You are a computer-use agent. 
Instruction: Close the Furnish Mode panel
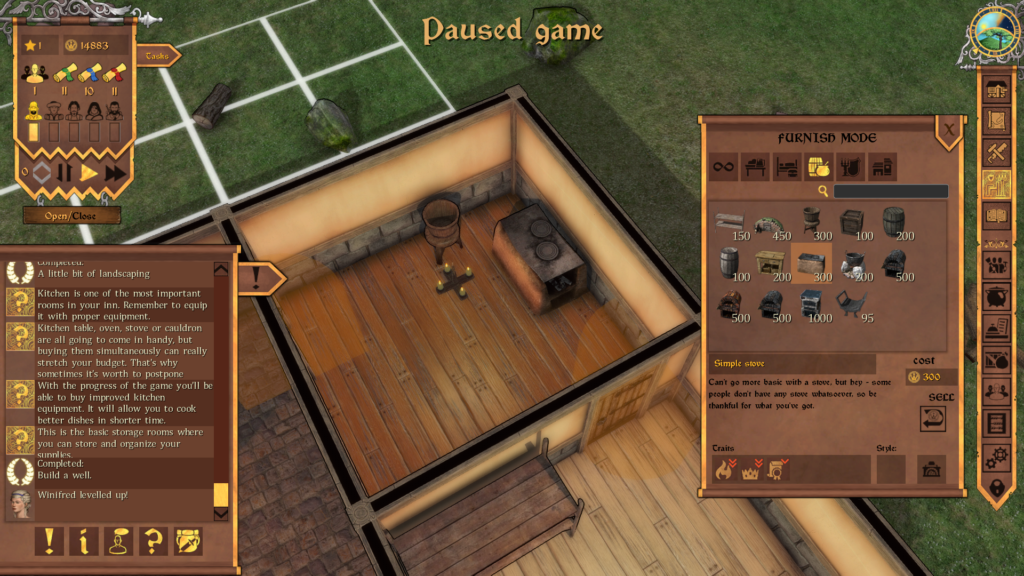point(949,129)
